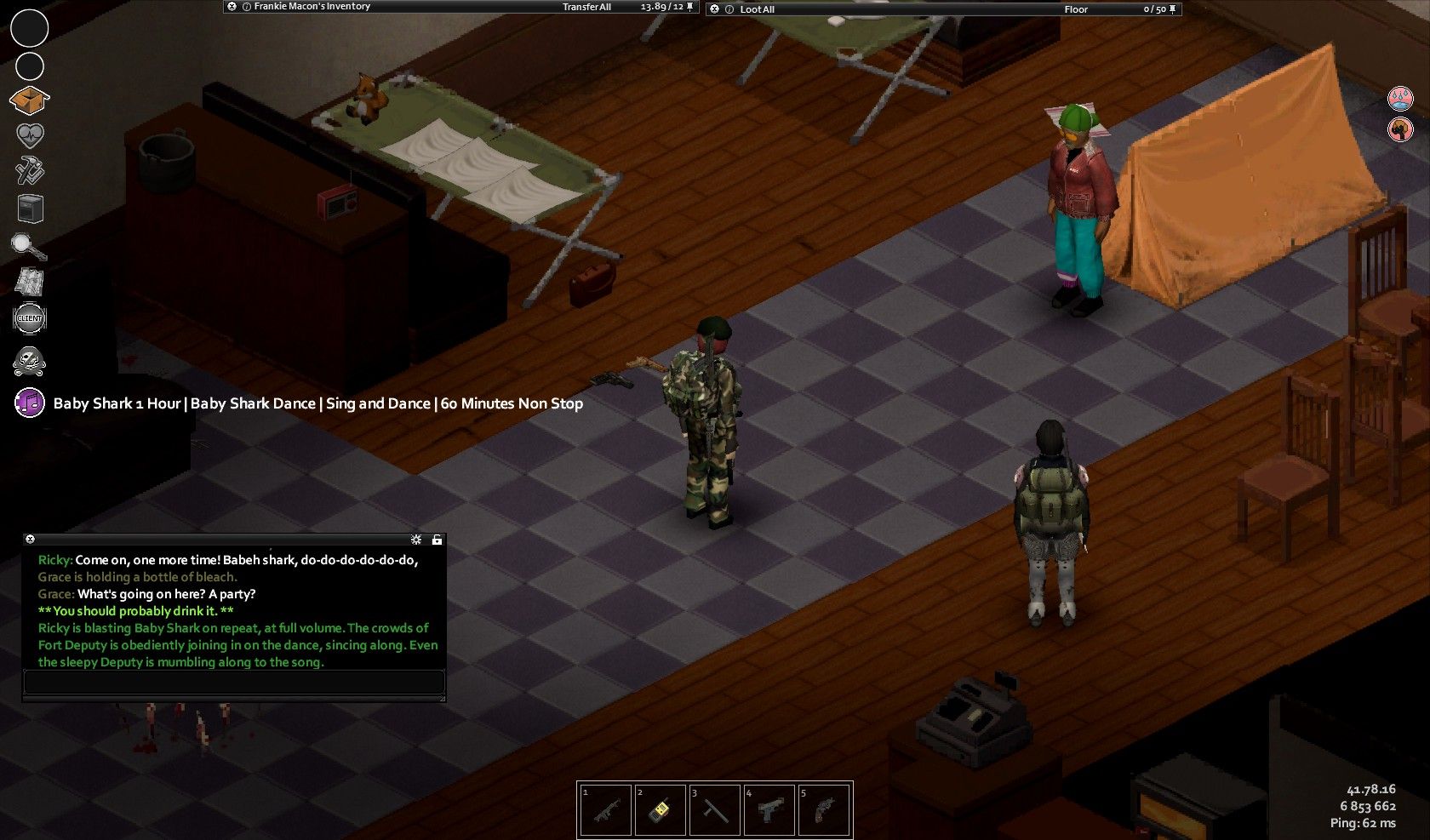Click the chat message input box
1430x840 pixels.
click(234, 682)
